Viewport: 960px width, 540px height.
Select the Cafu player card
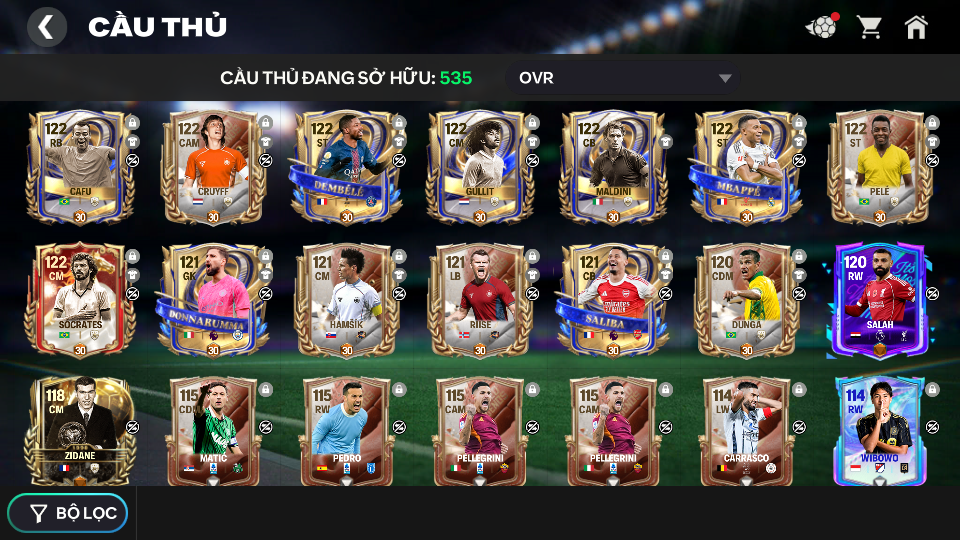point(80,167)
